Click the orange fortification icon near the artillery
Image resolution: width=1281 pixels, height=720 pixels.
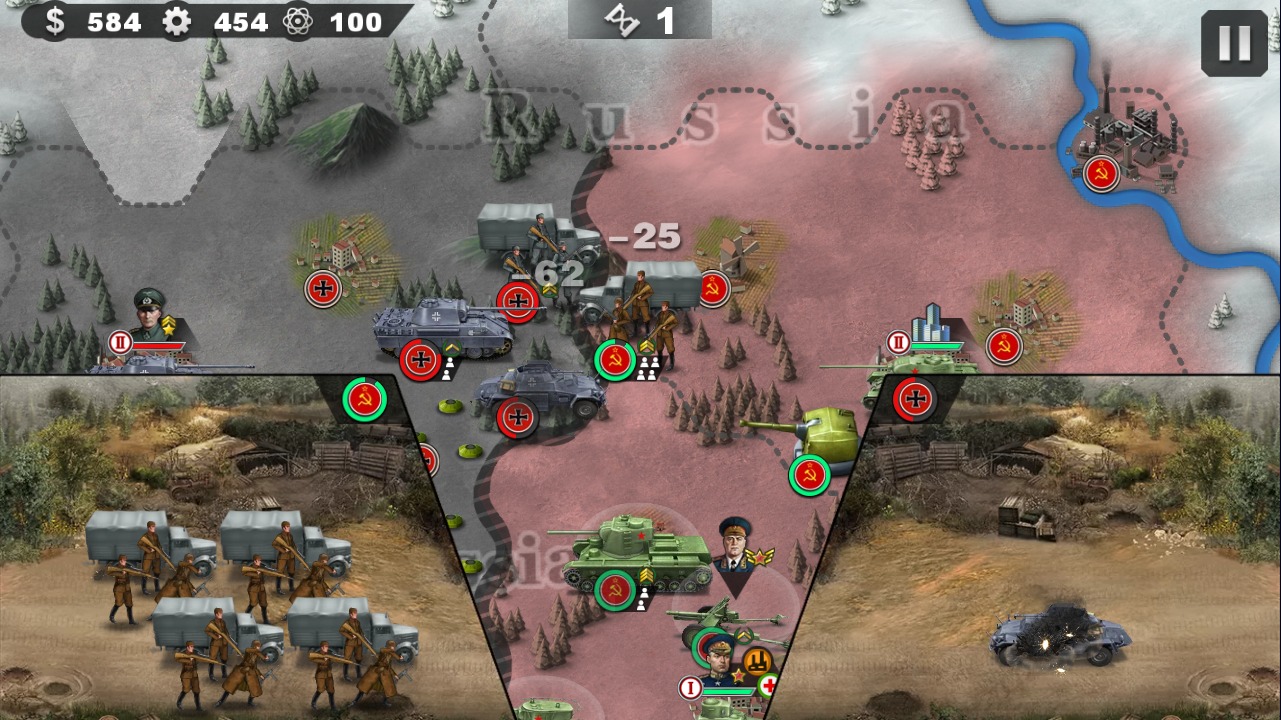[x=760, y=662]
